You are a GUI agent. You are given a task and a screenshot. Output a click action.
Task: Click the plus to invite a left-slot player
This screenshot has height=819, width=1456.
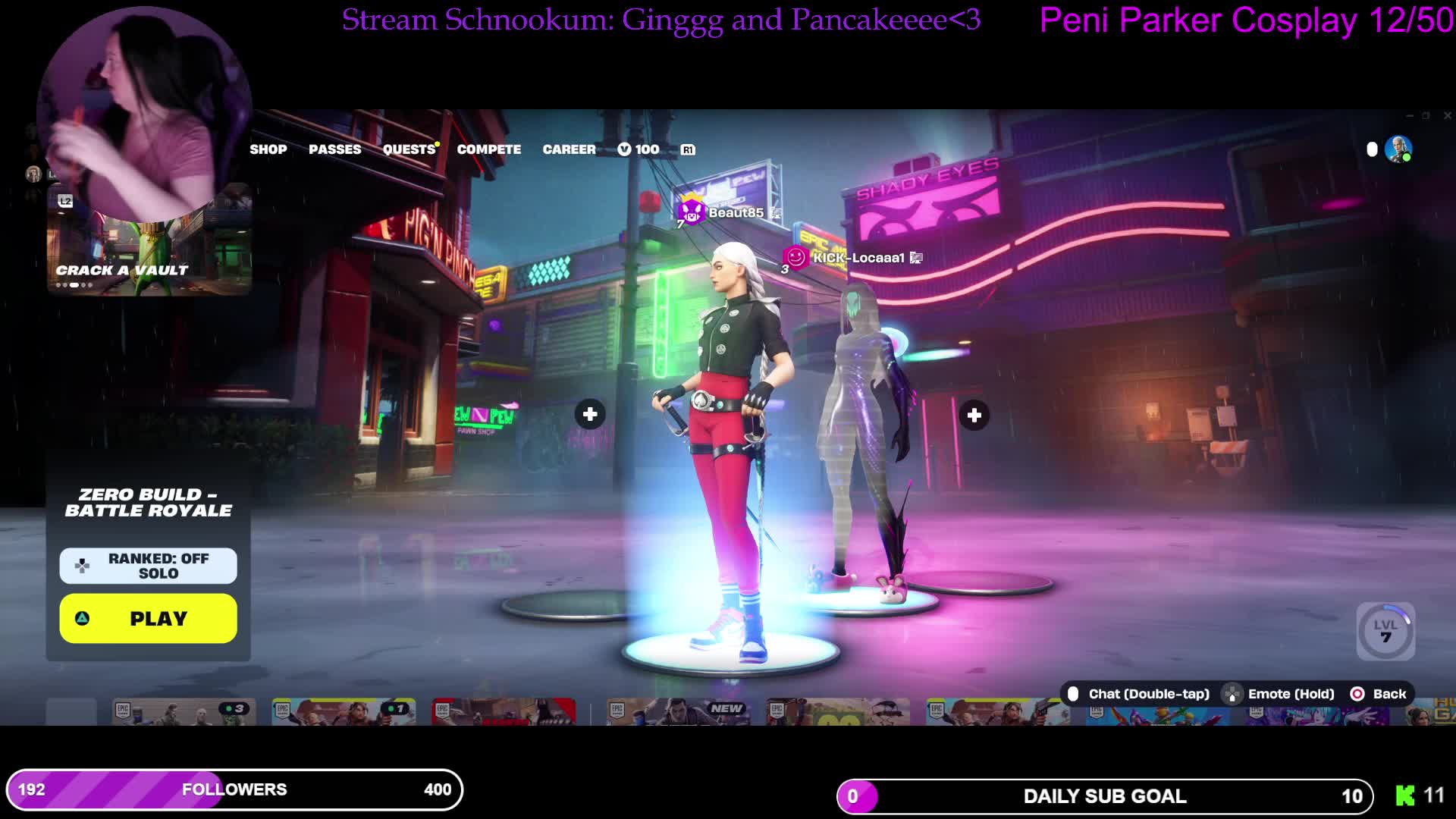(589, 415)
